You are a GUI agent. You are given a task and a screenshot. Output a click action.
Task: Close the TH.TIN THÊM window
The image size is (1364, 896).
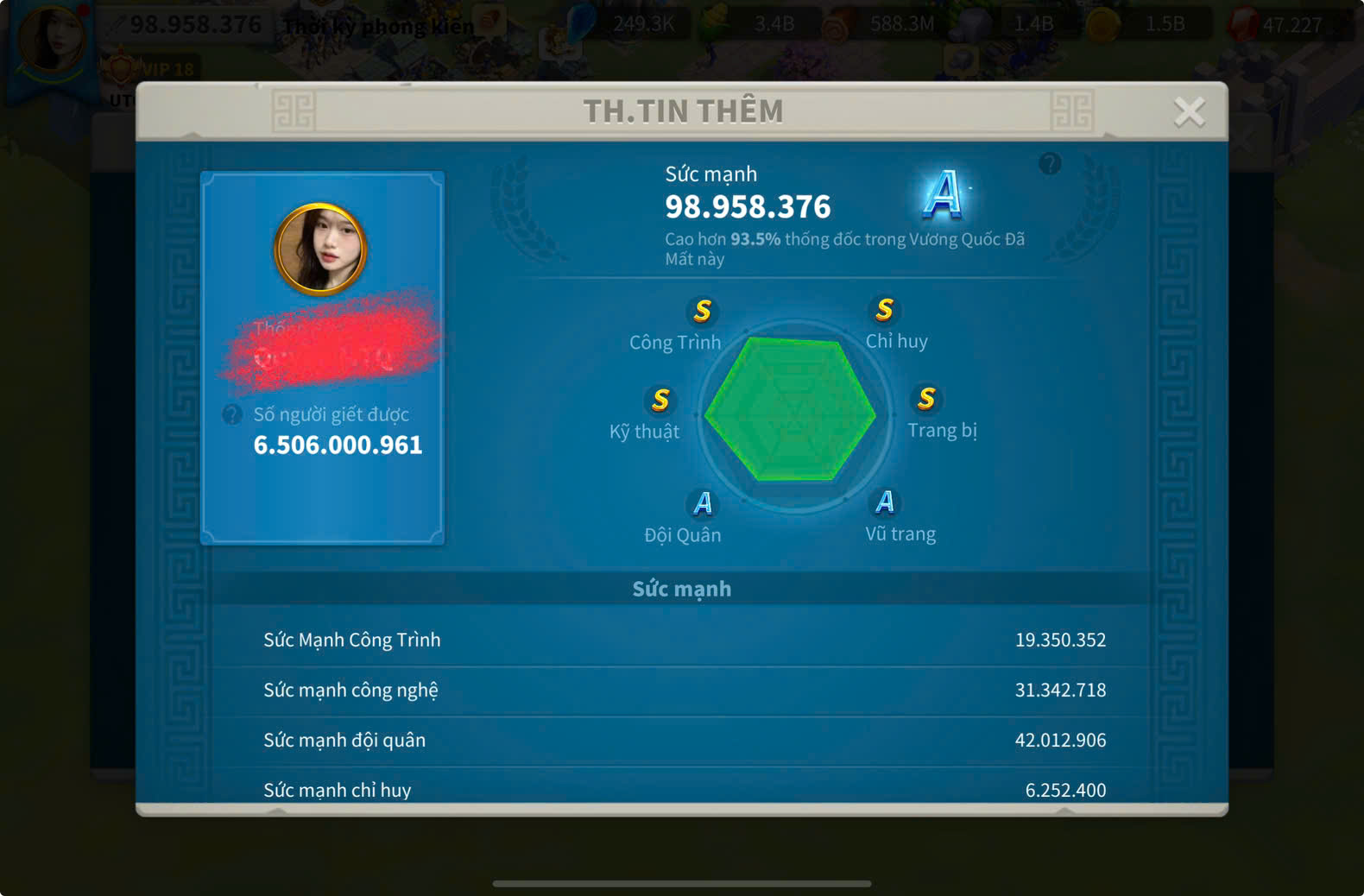pos(1189,111)
